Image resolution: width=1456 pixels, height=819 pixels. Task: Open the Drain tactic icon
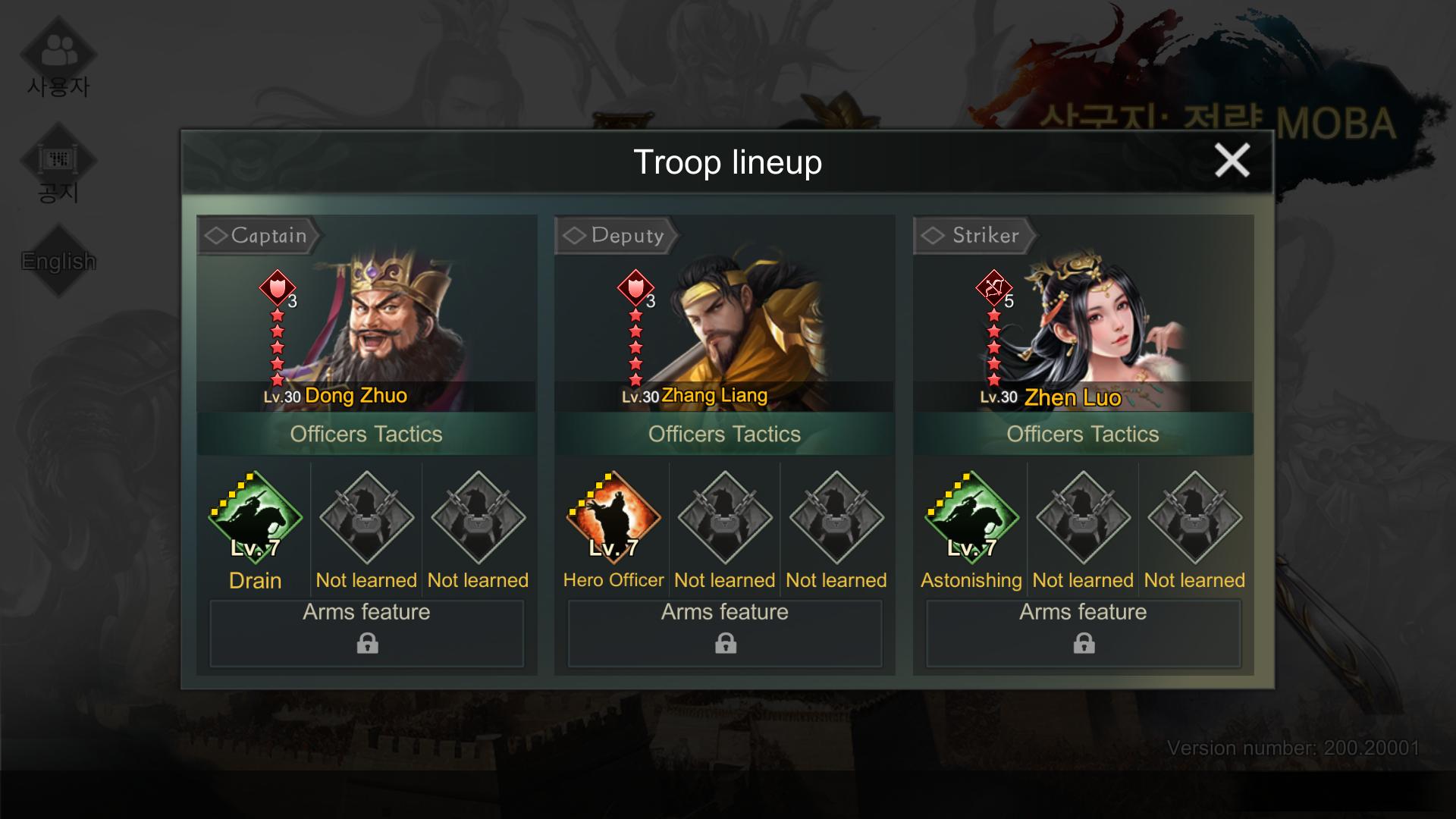[255, 518]
